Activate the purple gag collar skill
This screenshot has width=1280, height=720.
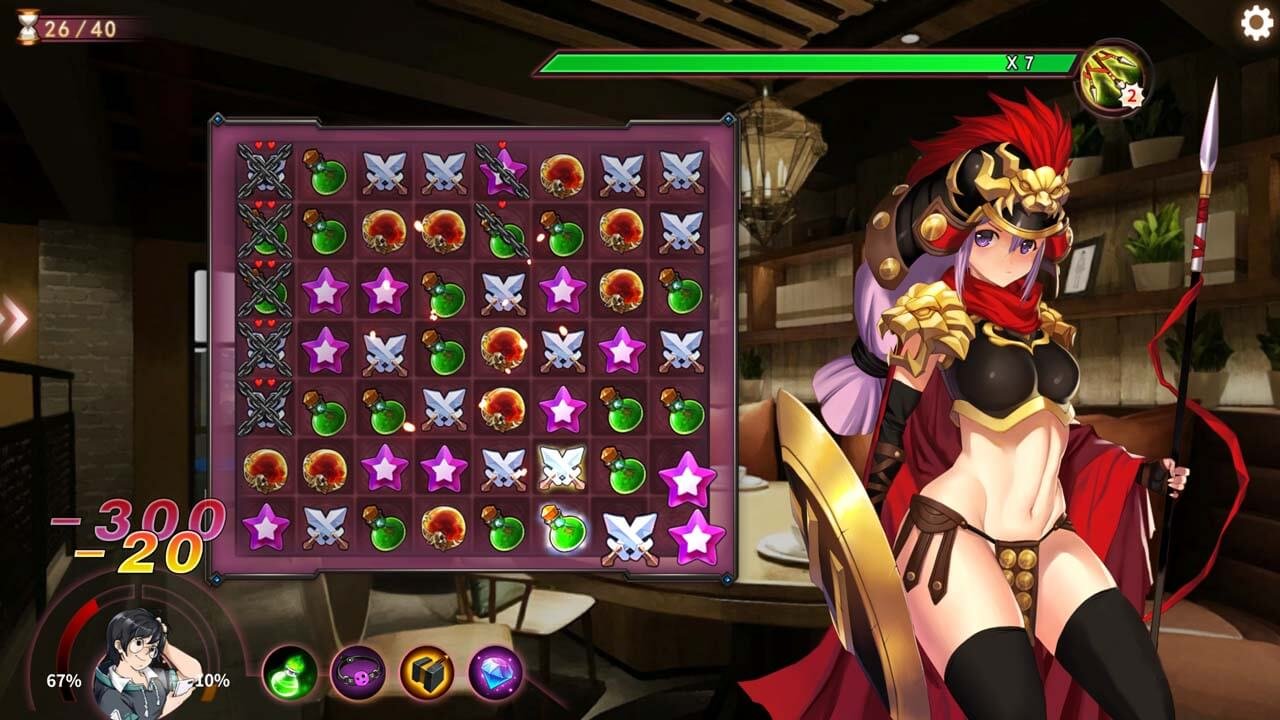(358, 672)
